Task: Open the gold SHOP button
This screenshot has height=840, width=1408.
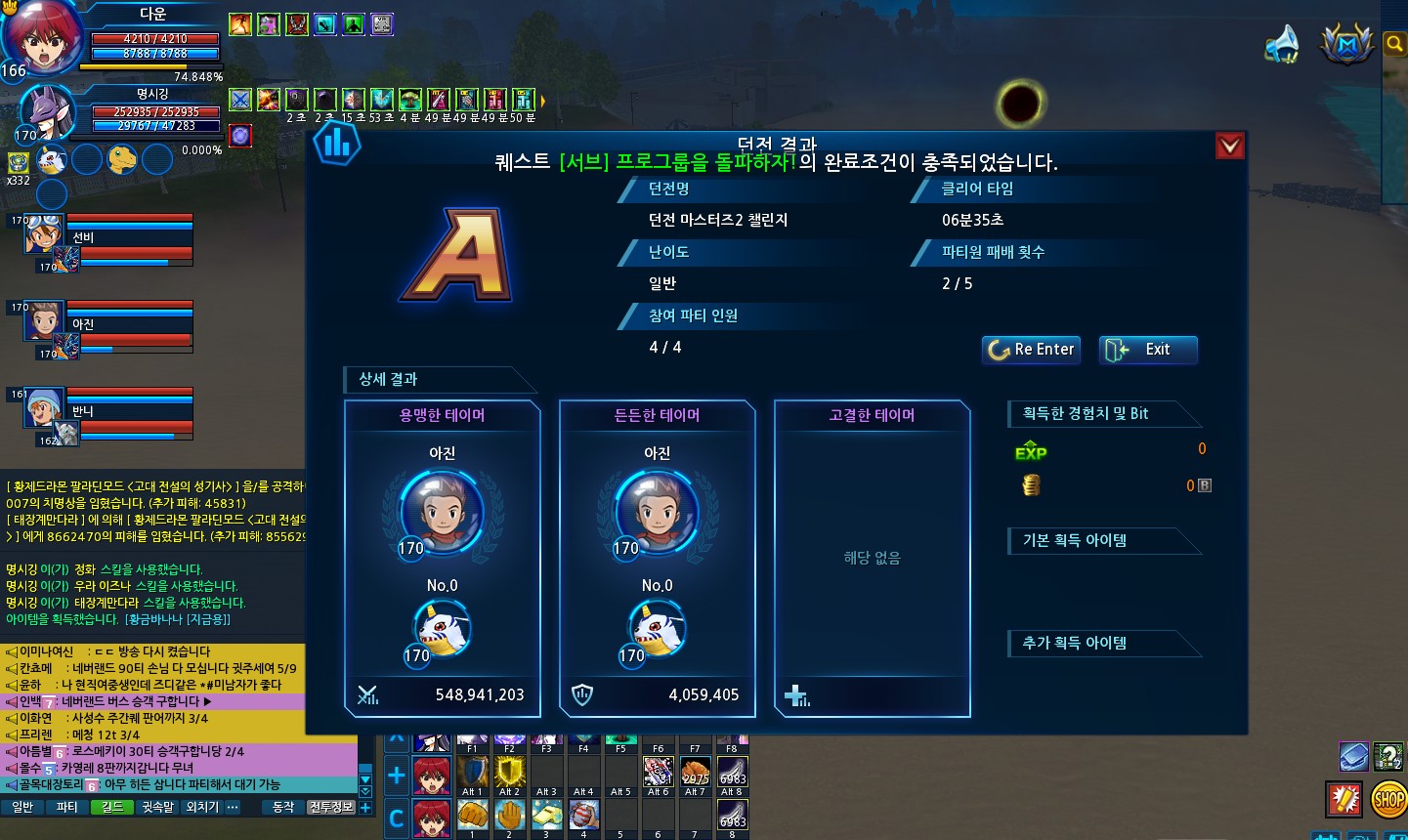Action: pos(1388,800)
